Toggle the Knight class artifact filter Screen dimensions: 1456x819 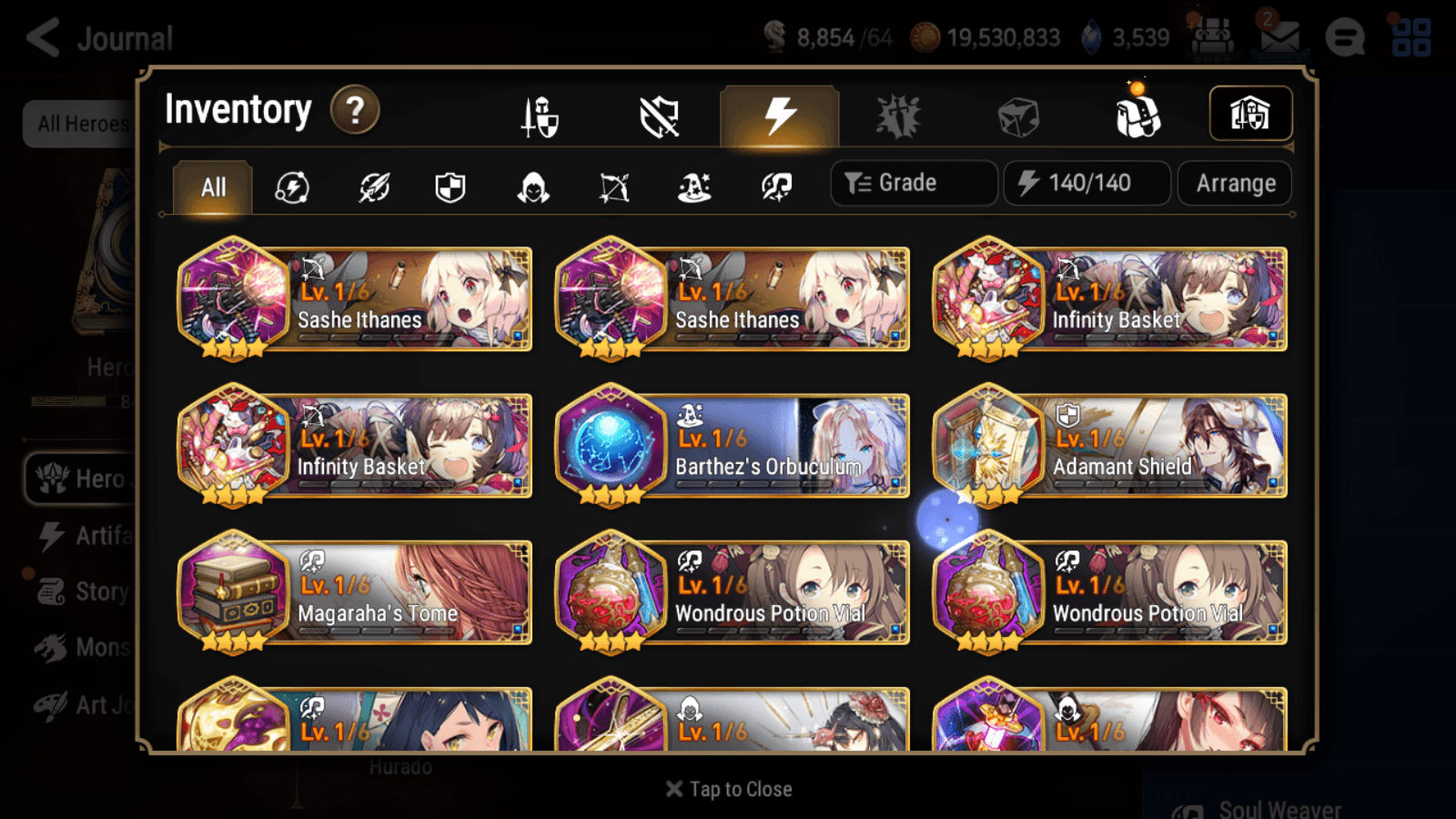[x=450, y=187]
